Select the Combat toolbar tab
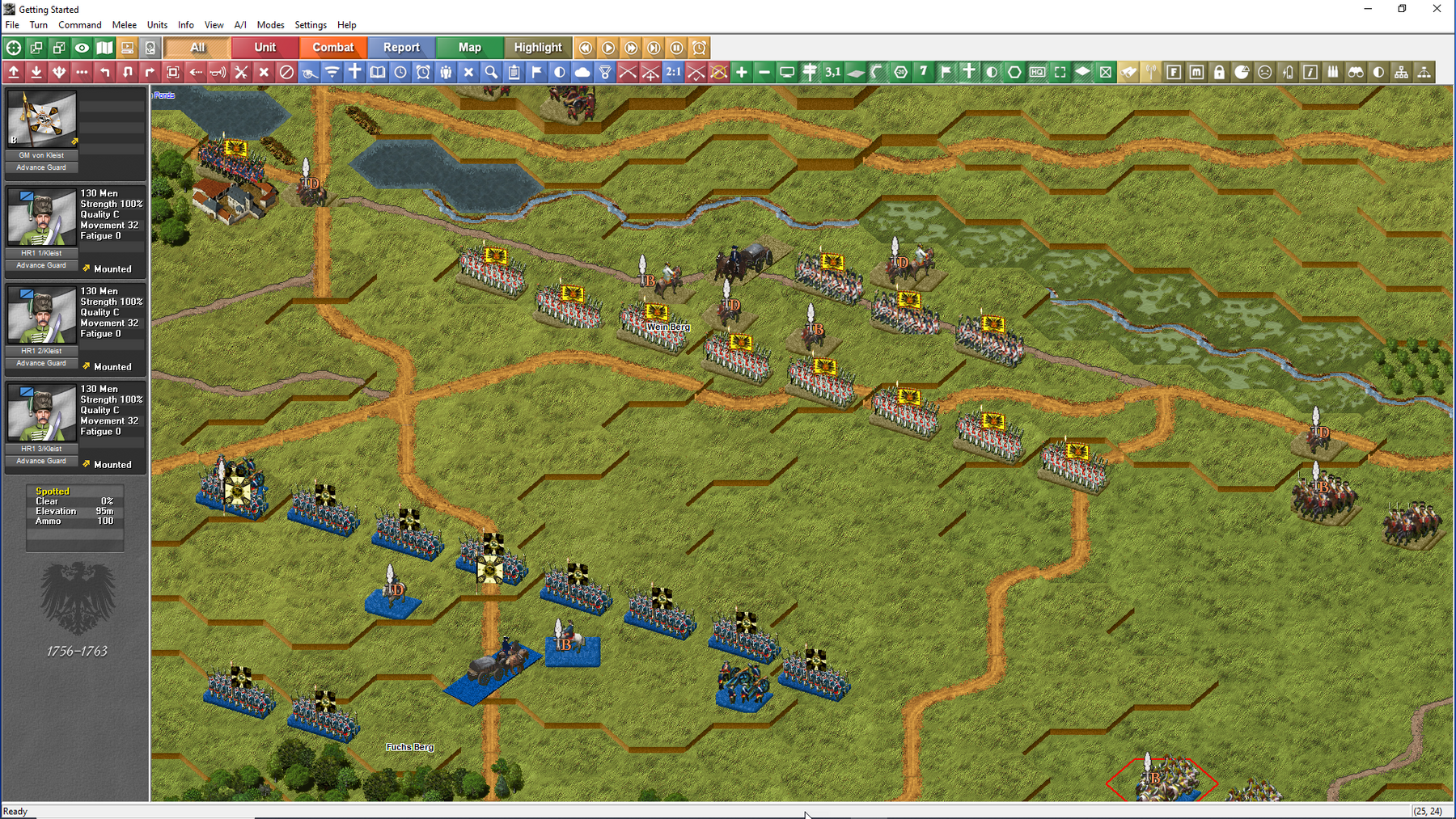Viewport: 1456px width, 819px height. (332, 48)
